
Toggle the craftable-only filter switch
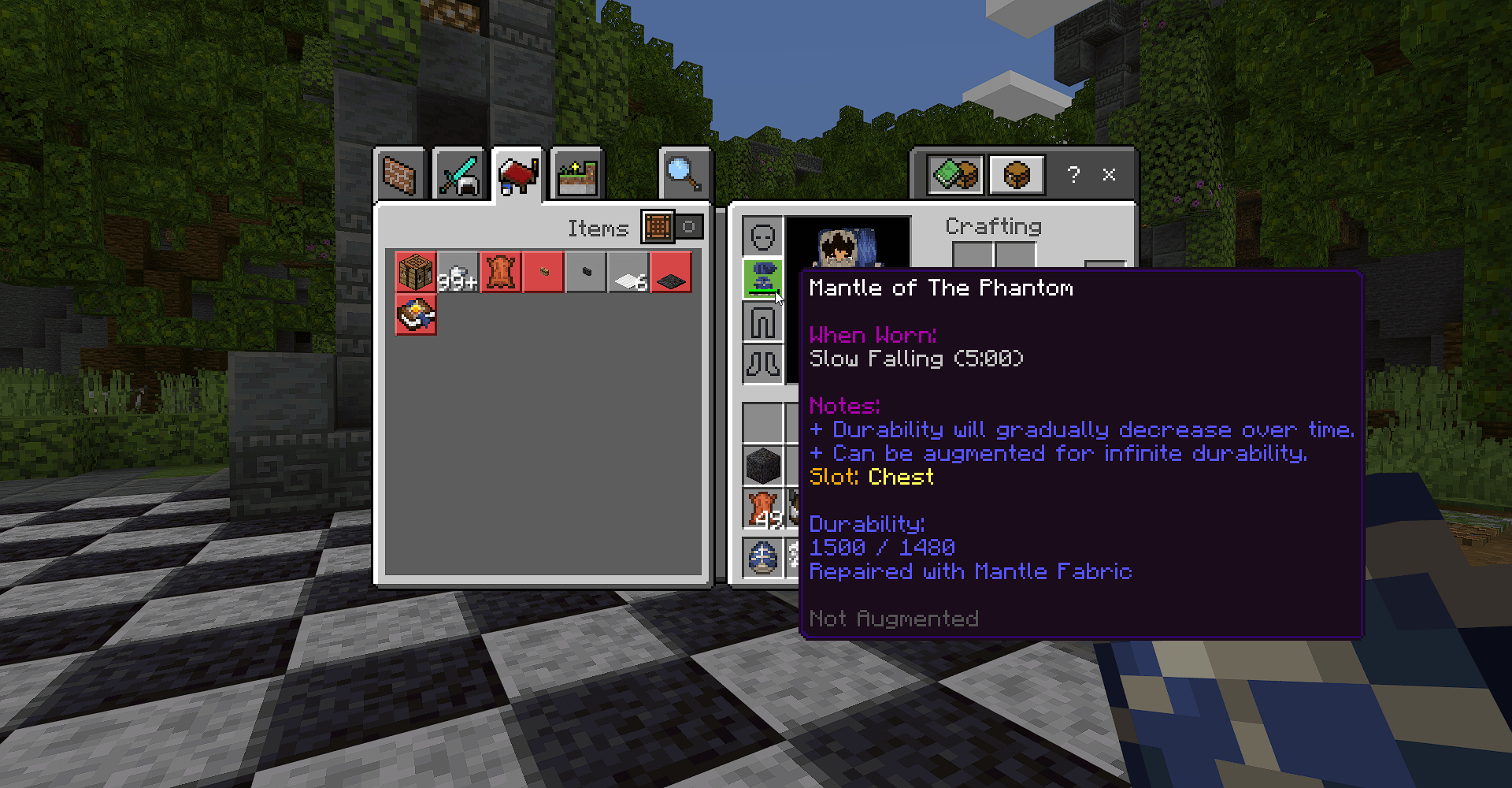point(673,227)
